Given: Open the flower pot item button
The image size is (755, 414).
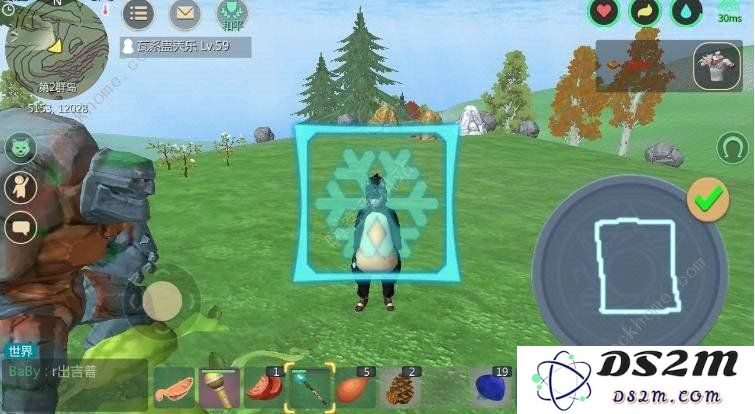Looking at the screenshot, I should tap(716, 64).
